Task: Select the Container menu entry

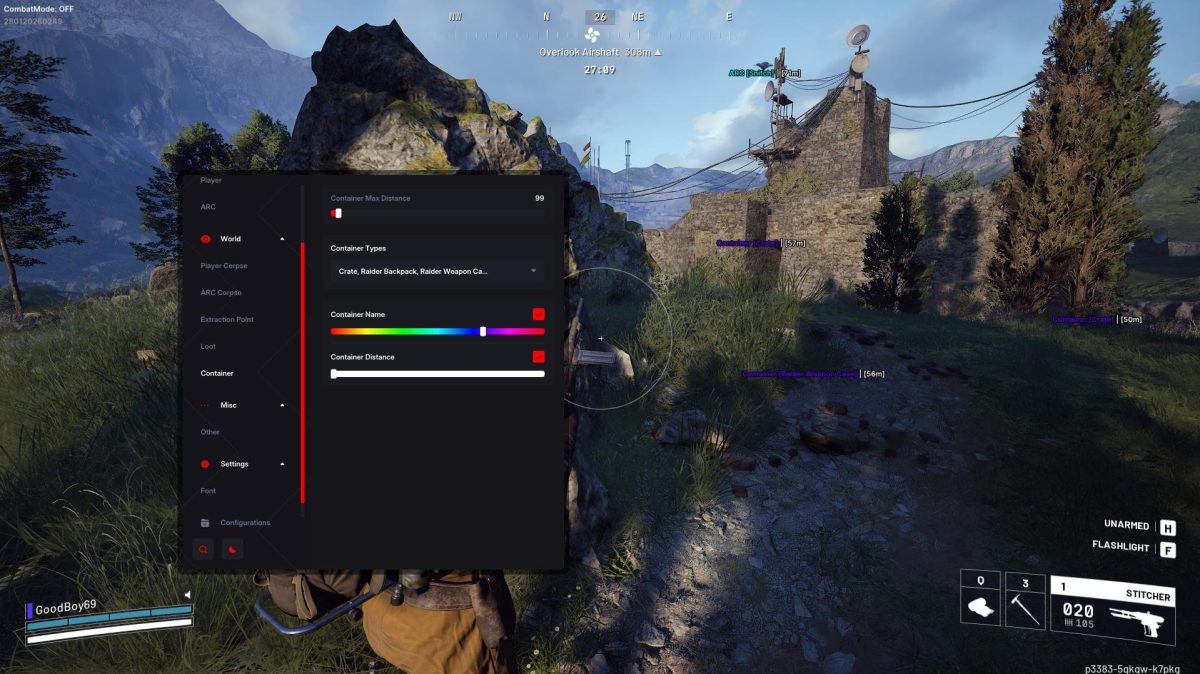Action: coord(217,374)
